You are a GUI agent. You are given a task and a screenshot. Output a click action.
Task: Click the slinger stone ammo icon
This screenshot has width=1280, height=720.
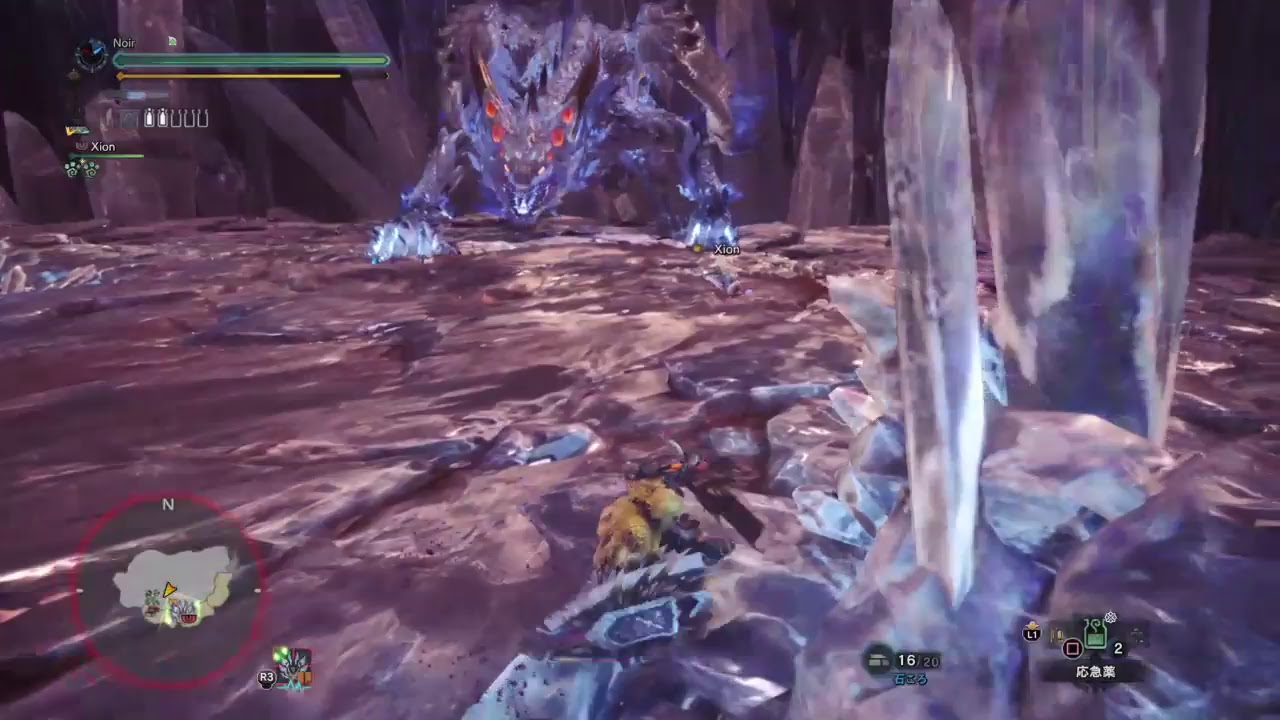(877, 659)
